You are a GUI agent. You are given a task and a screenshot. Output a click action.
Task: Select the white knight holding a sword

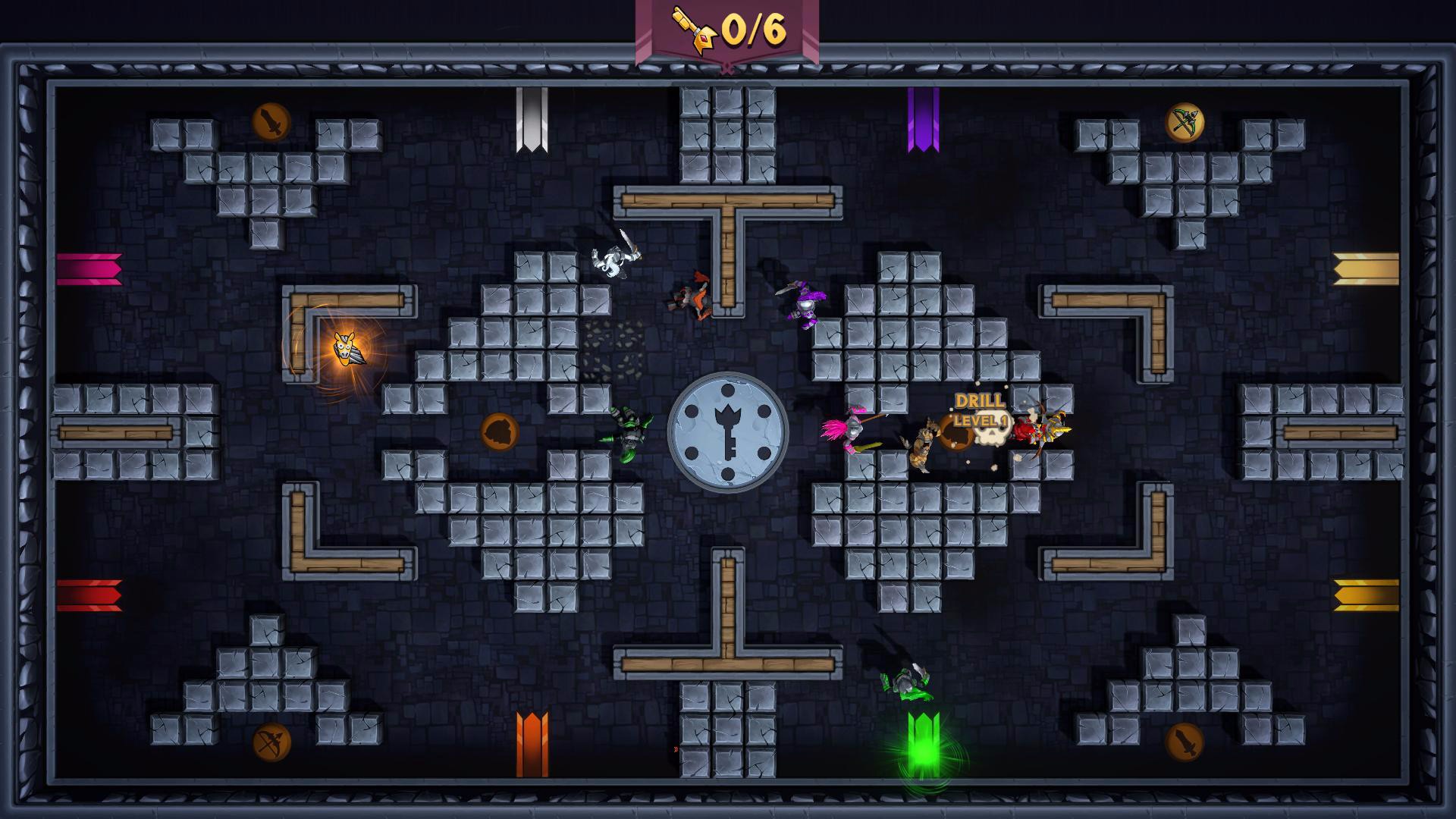(613, 261)
